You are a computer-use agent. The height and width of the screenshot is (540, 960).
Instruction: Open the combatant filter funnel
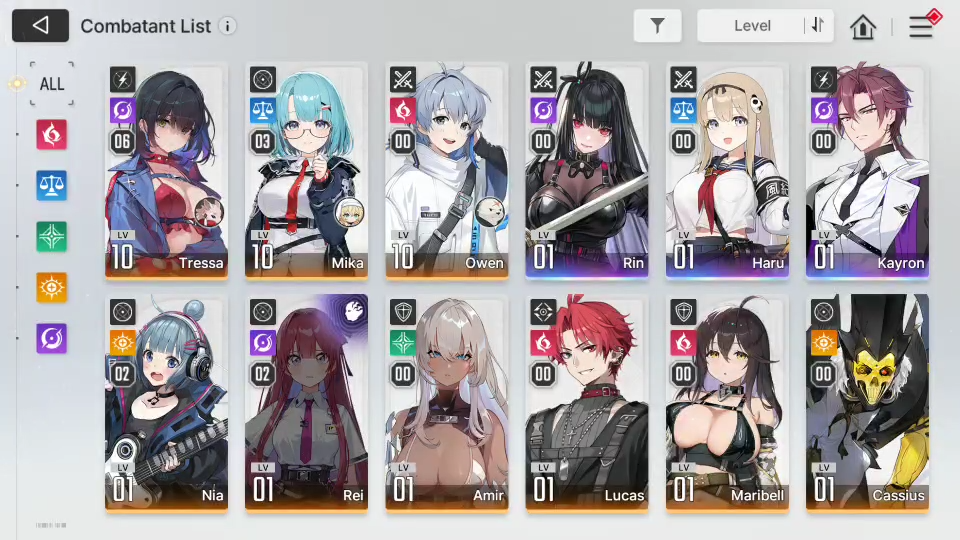pos(657,26)
